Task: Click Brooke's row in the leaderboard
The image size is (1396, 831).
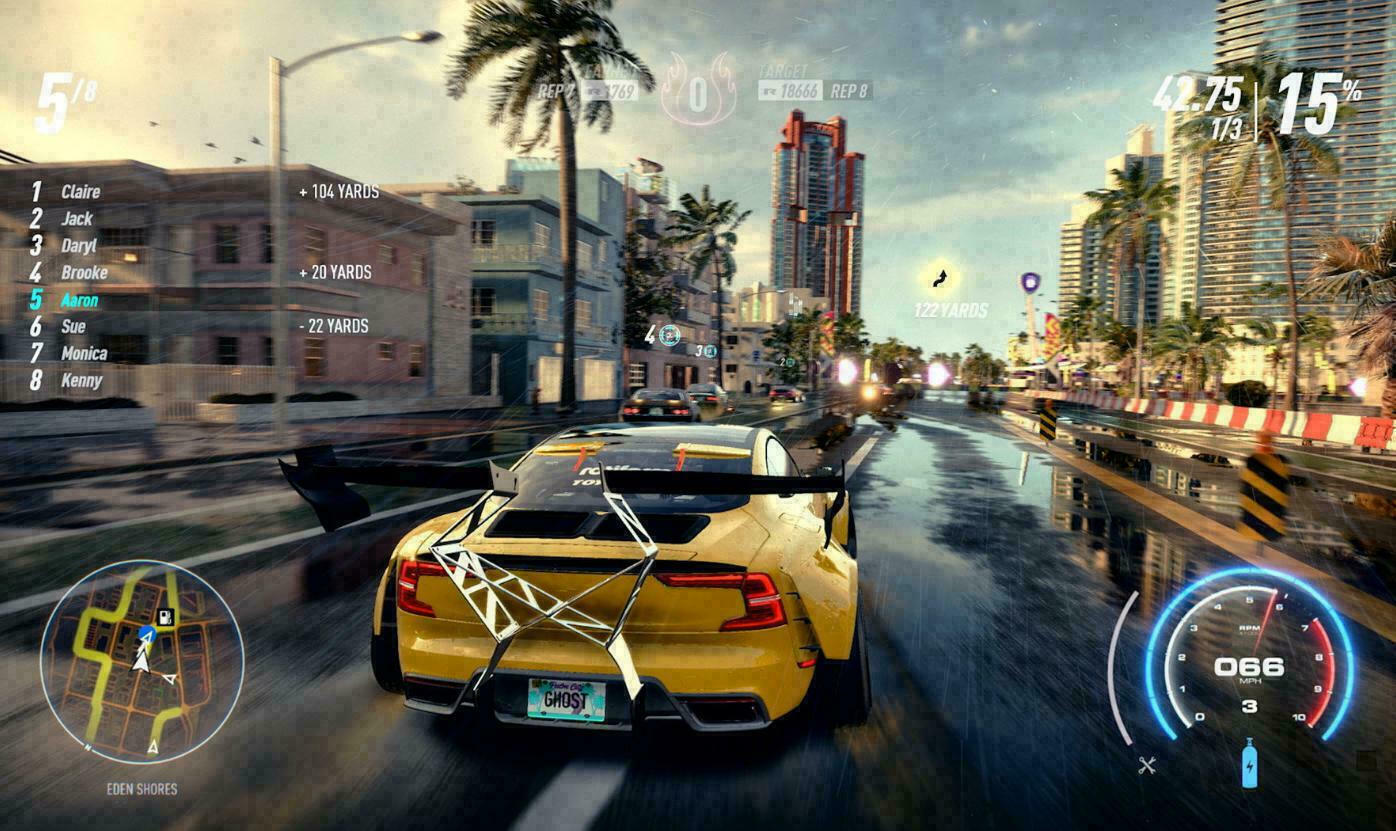Action: (x=83, y=272)
